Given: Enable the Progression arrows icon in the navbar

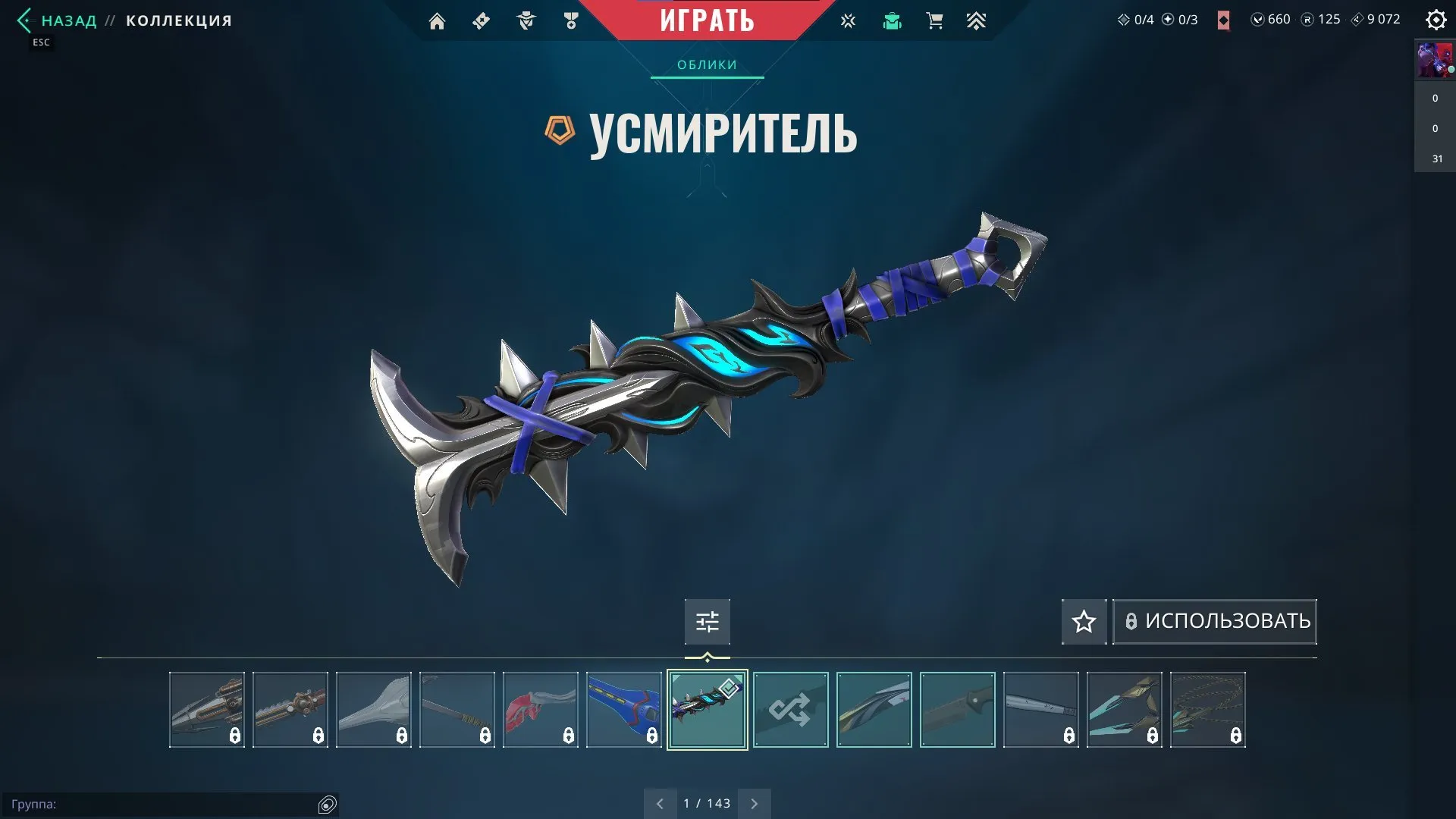Looking at the screenshot, I should pyautogui.click(x=977, y=20).
